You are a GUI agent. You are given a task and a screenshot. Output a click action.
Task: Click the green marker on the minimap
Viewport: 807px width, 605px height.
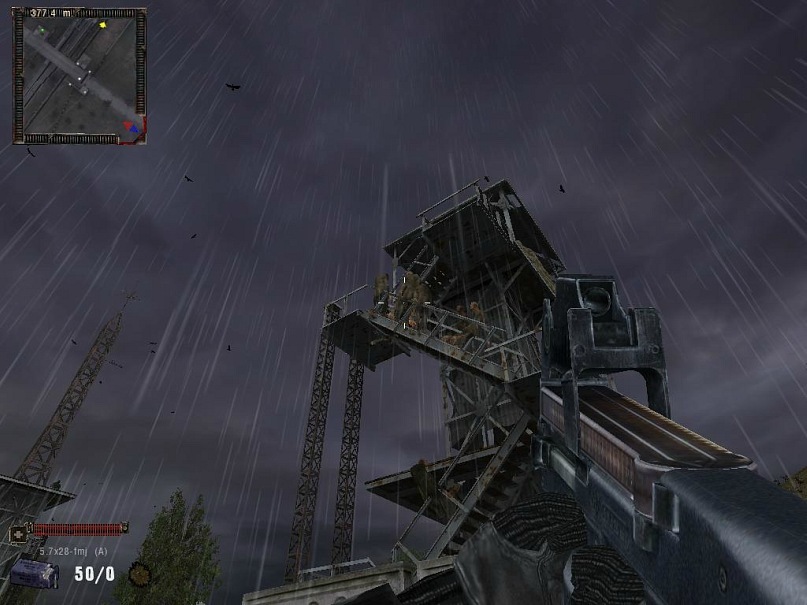[41, 31]
